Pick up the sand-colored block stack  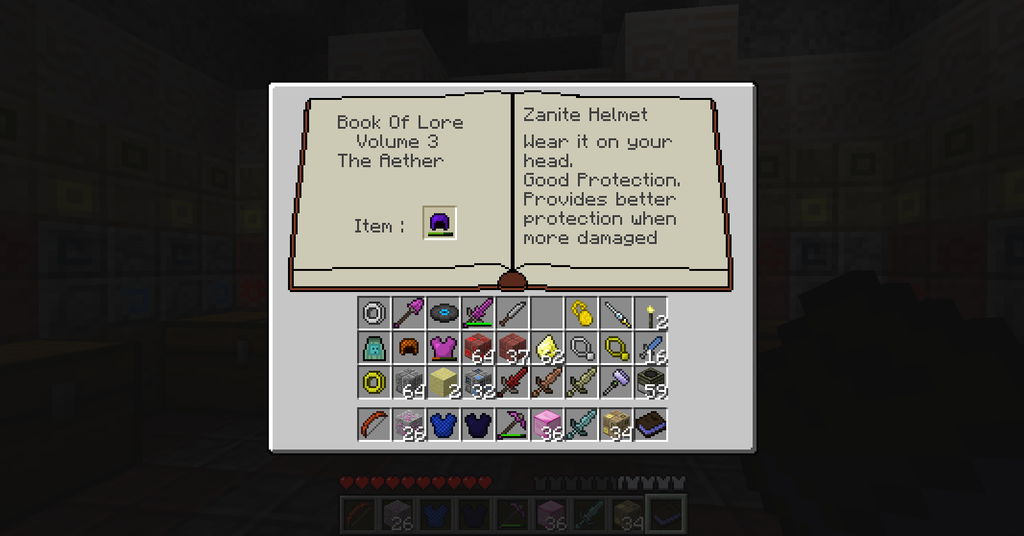[443, 382]
